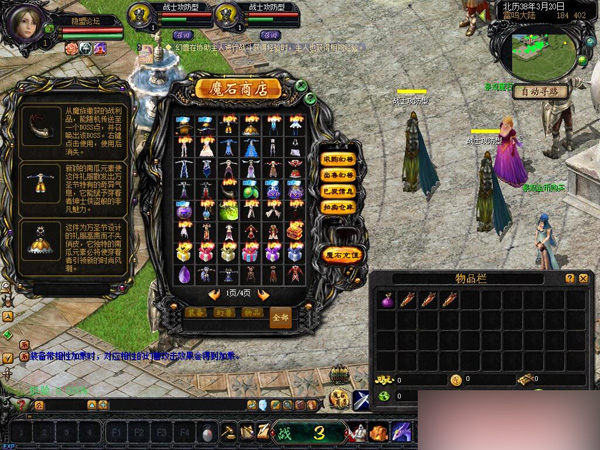
Task: Activate the 自动寻路 auto-pathfinding button
Action: coord(540,91)
